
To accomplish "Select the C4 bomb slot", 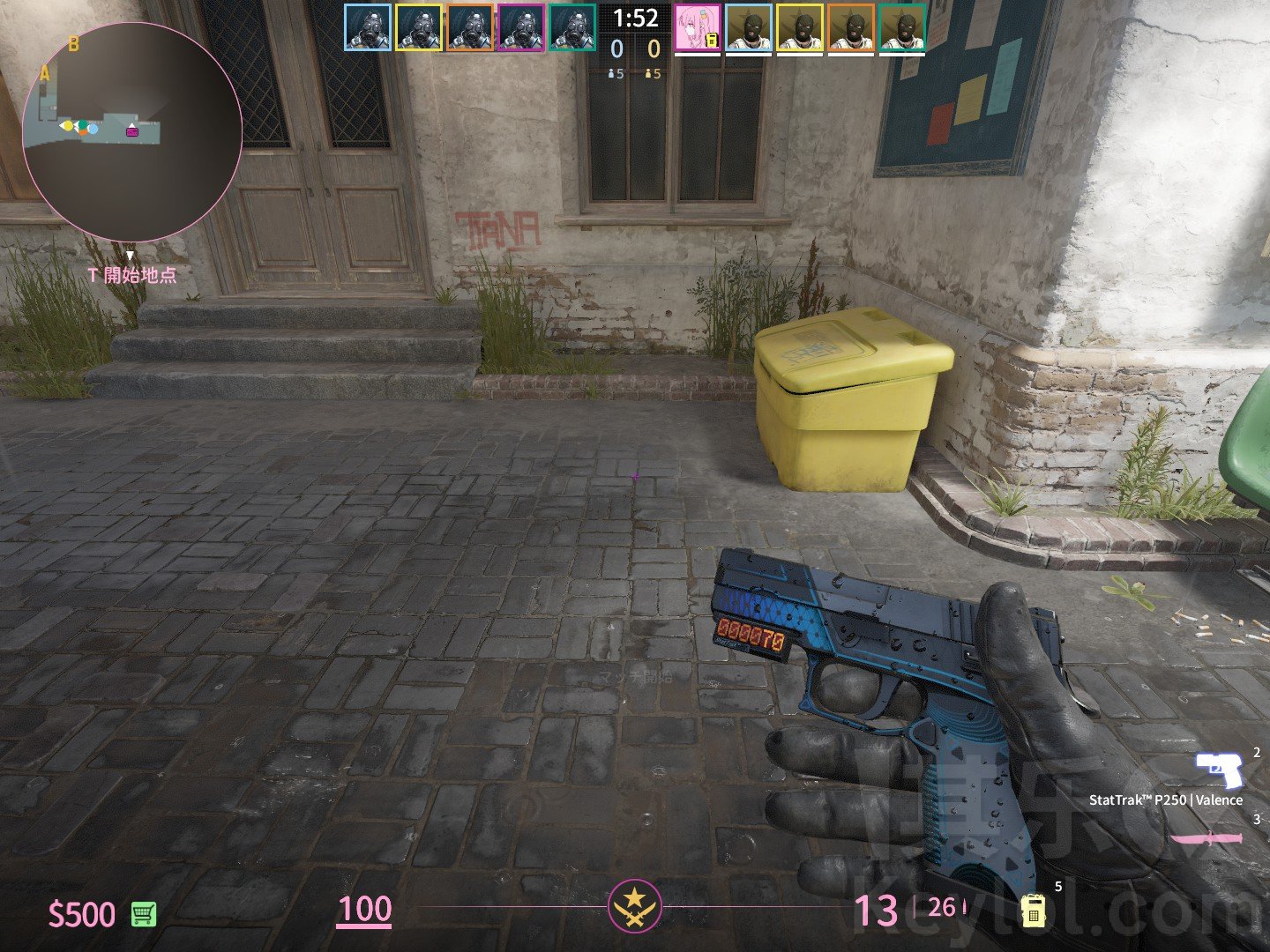I will pyautogui.click(x=1033, y=909).
